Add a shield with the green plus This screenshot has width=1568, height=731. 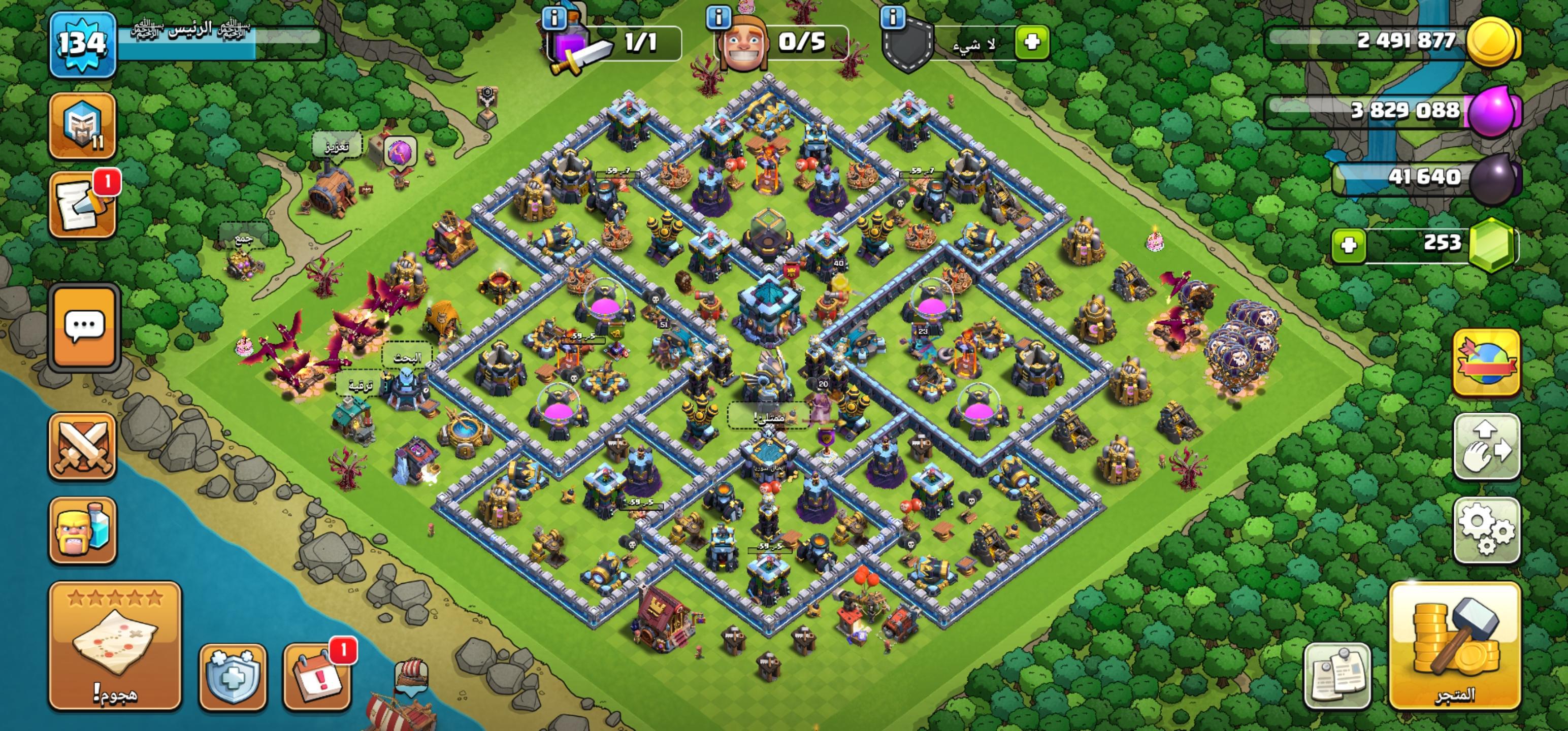point(1032,42)
